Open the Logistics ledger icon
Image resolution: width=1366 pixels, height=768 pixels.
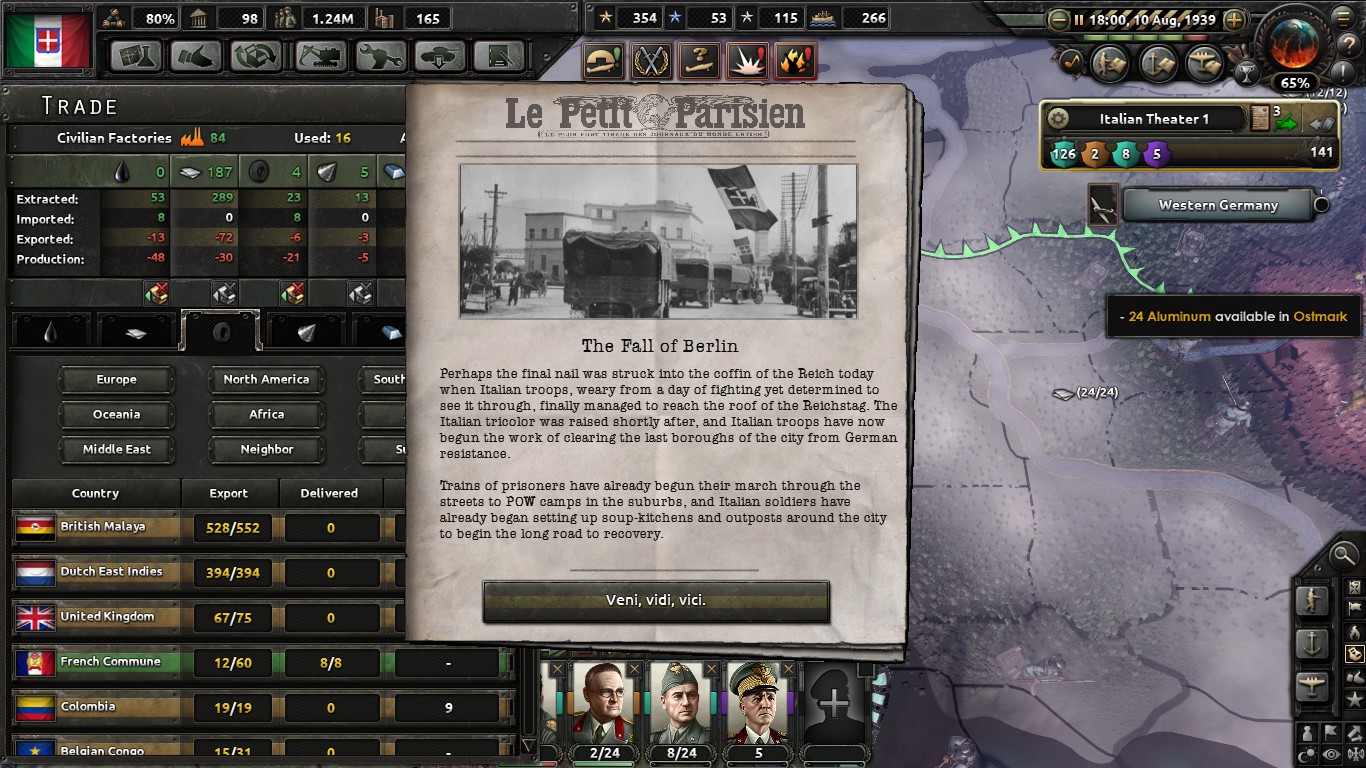498,57
